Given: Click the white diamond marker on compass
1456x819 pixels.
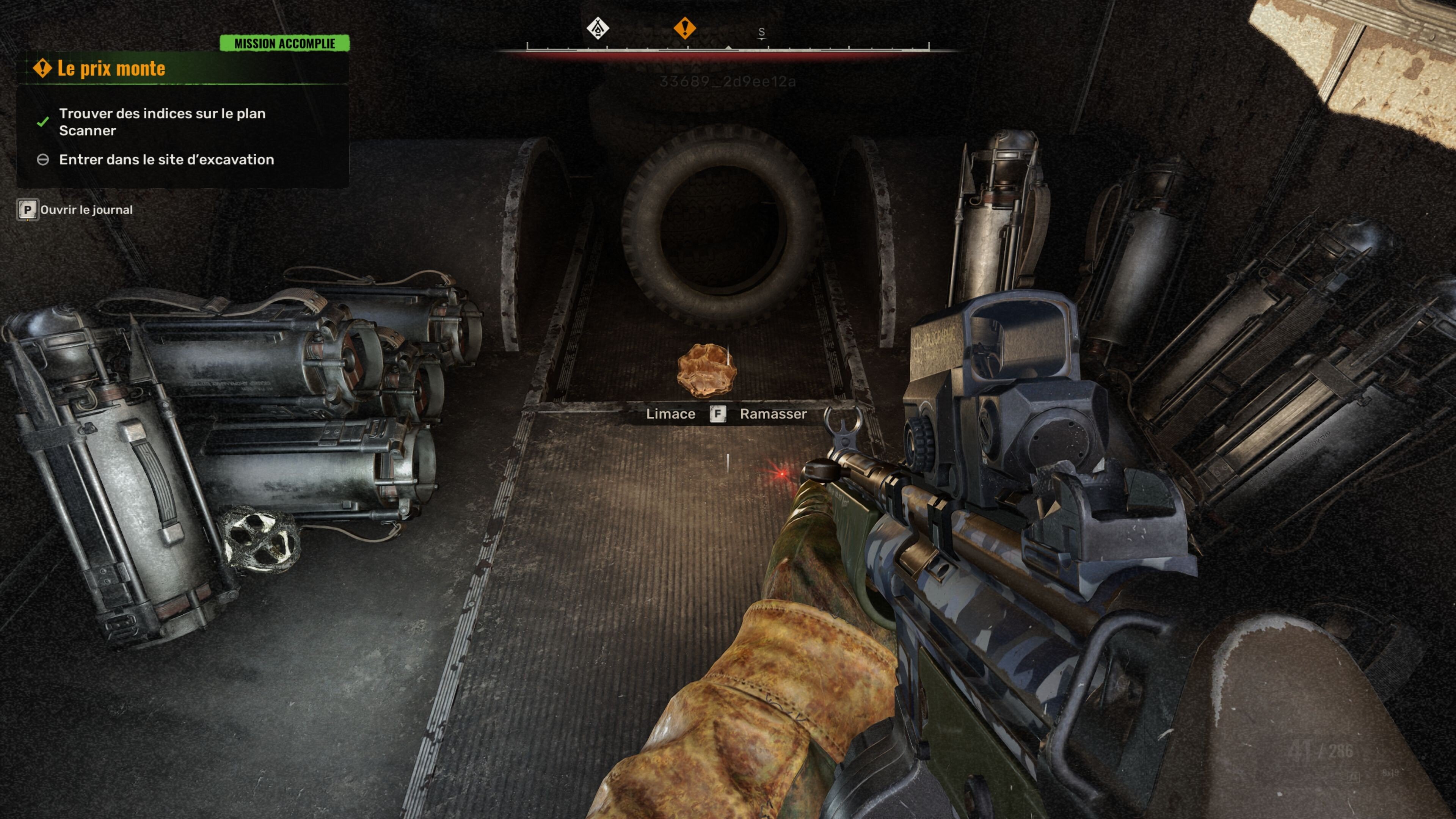Looking at the screenshot, I should pyautogui.click(x=598, y=28).
